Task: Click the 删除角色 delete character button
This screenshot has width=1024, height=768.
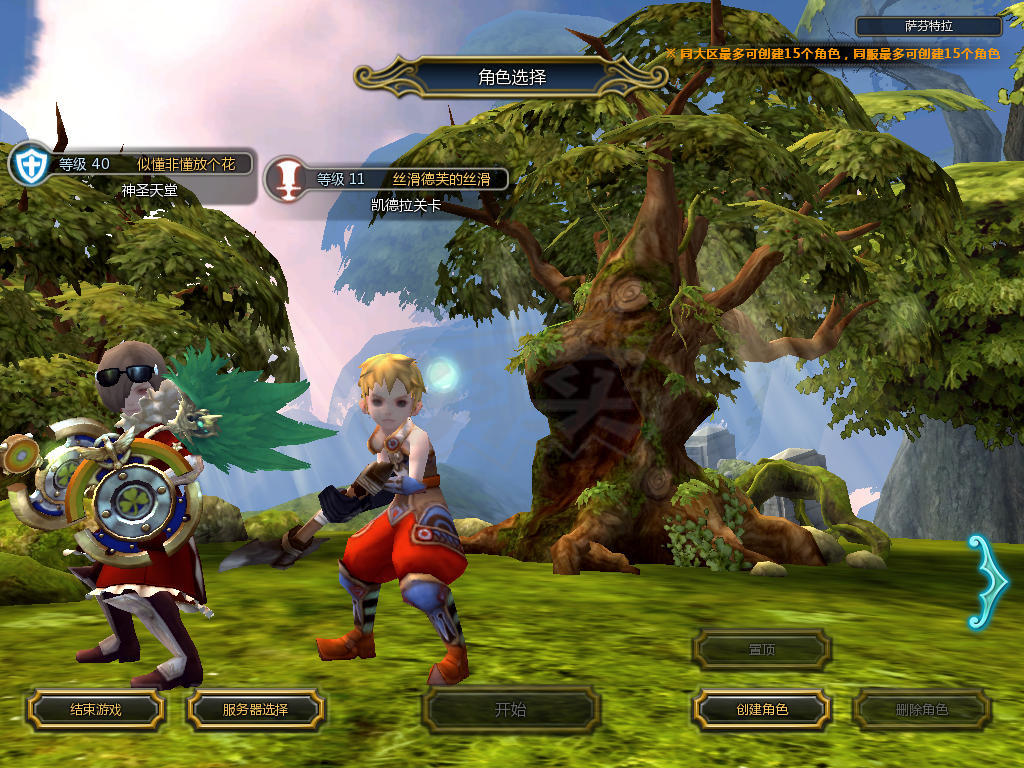Action: [x=921, y=710]
